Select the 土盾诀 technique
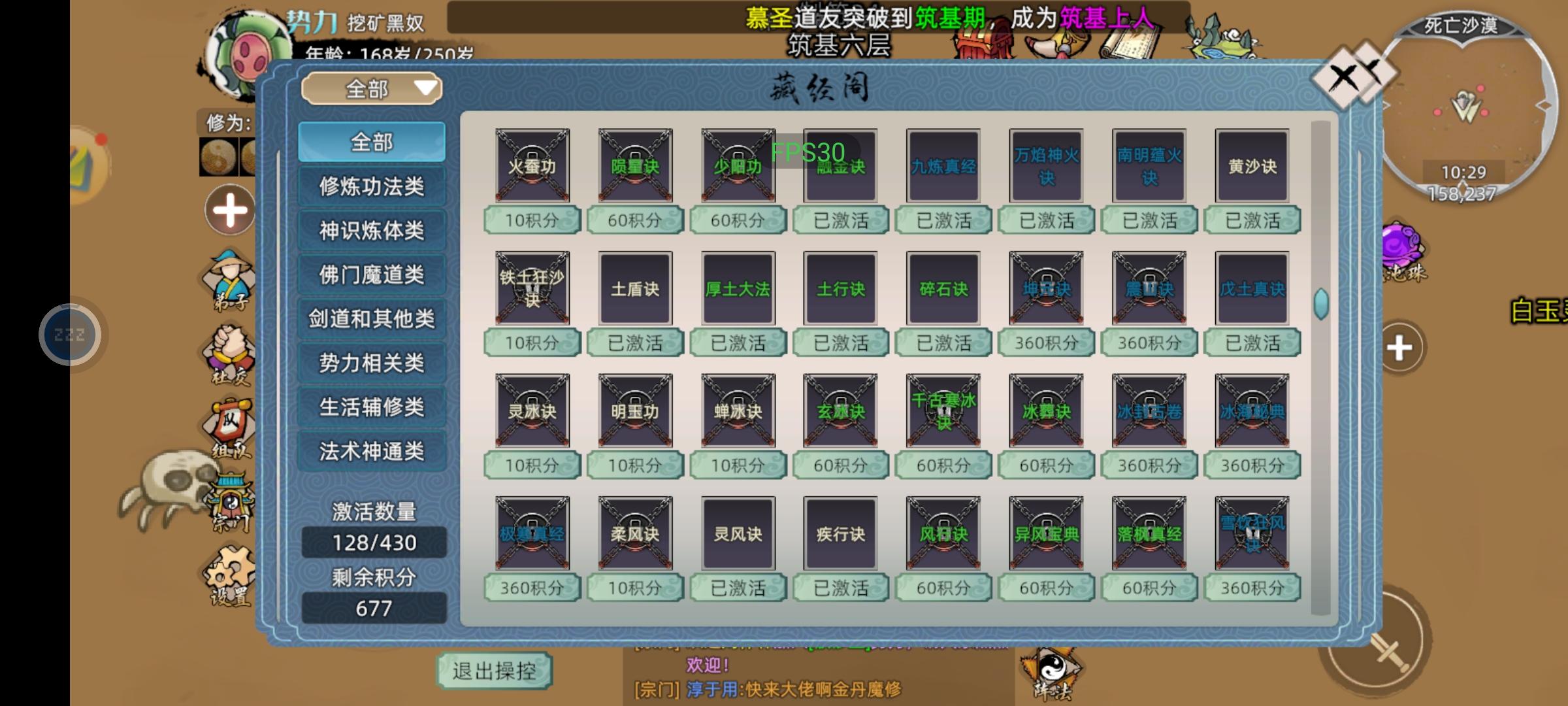Viewport: 1568px width, 706px height. (x=635, y=288)
